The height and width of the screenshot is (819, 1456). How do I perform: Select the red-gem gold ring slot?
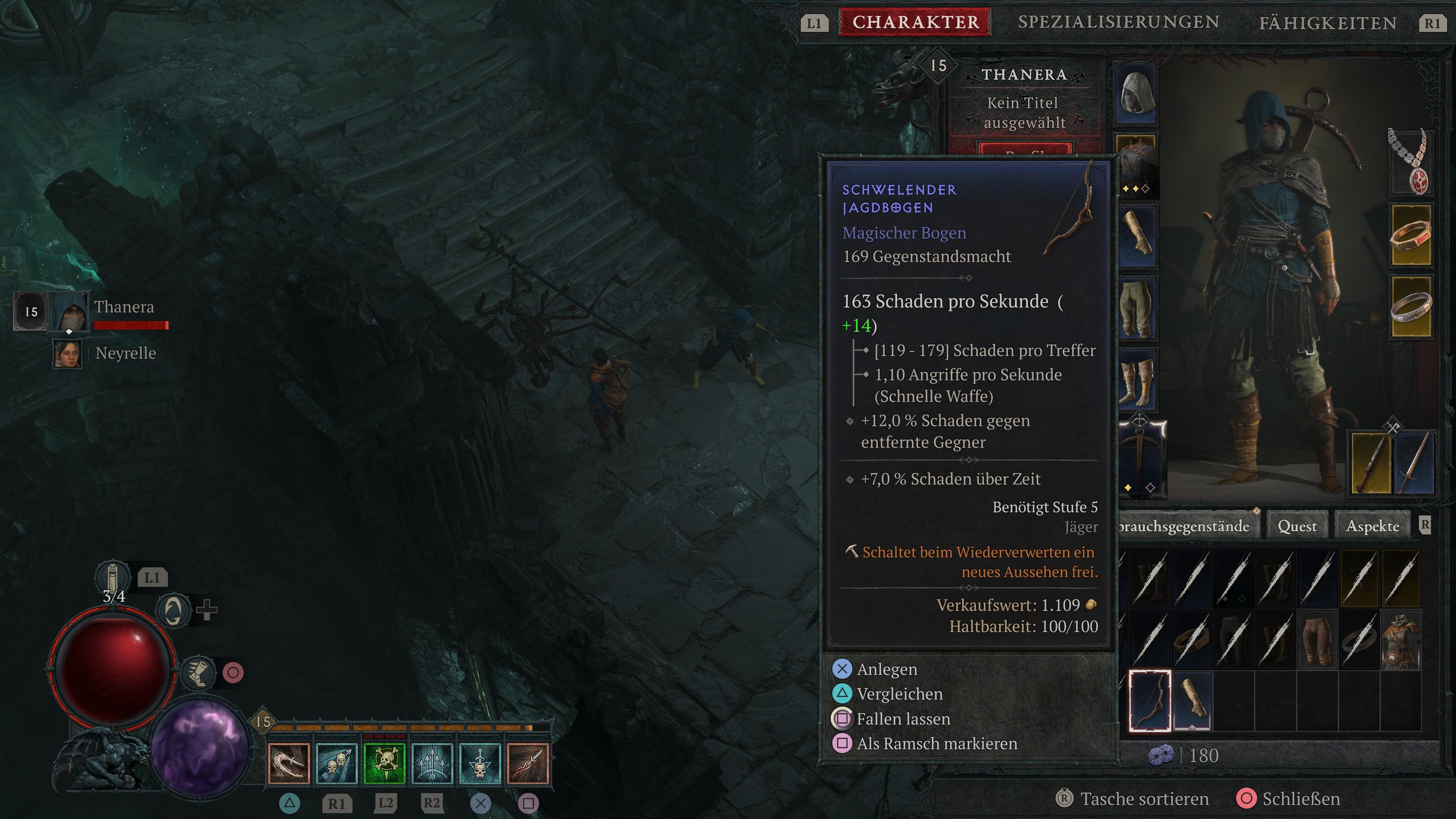tap(1411, 235)
